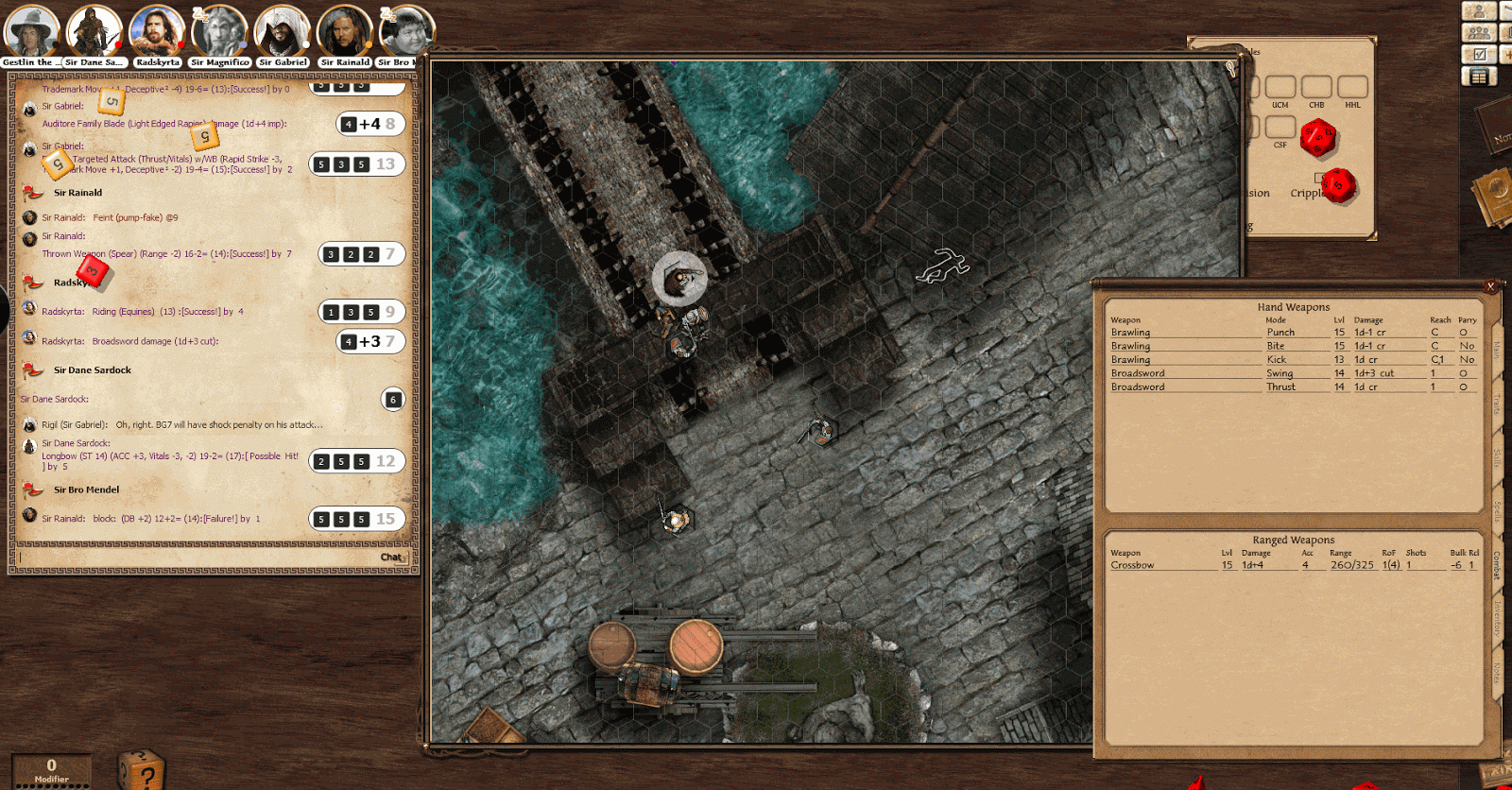Select Sir Magnifico's portrait
This screenshot has height=790, width=1512.
[218, 28]
